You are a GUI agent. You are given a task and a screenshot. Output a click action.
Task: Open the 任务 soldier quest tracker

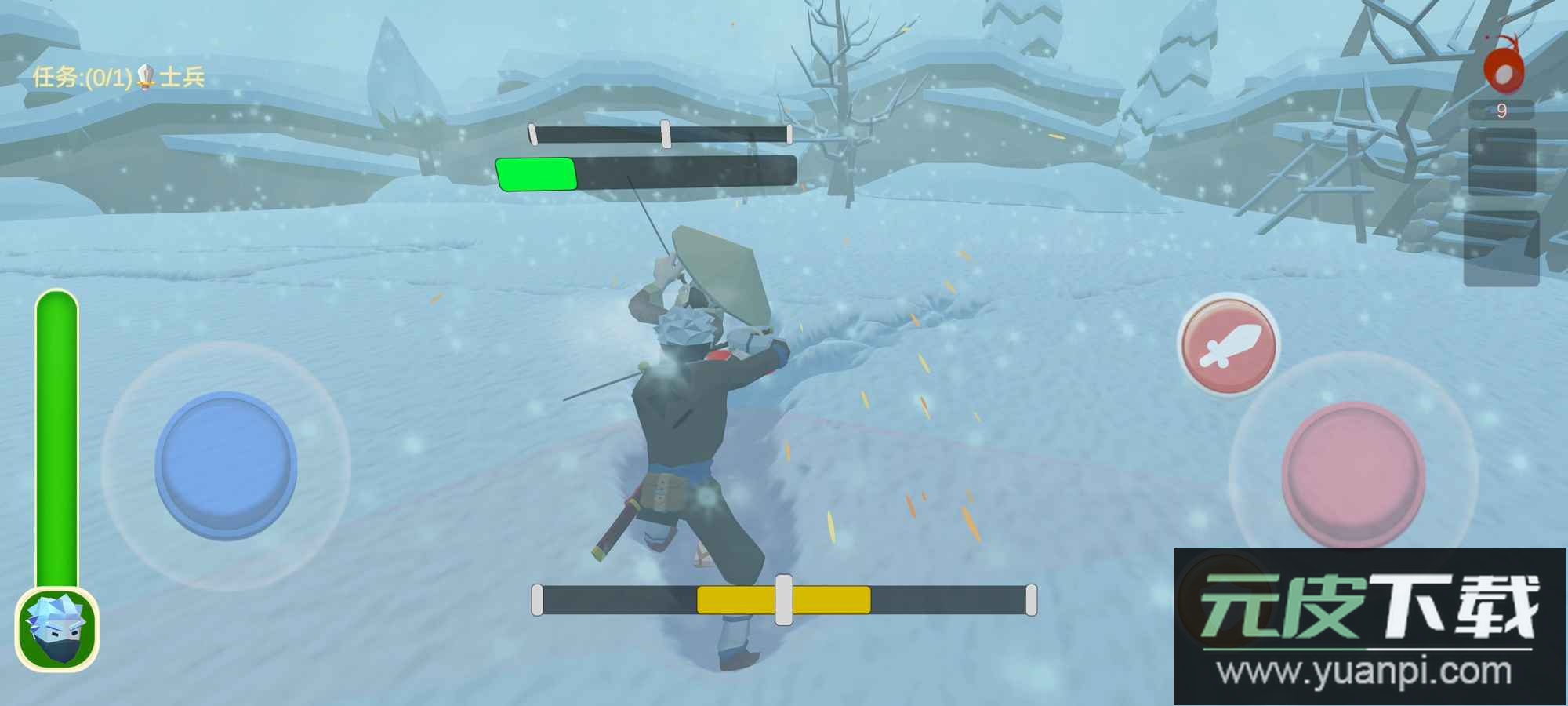tap(118, 77)
